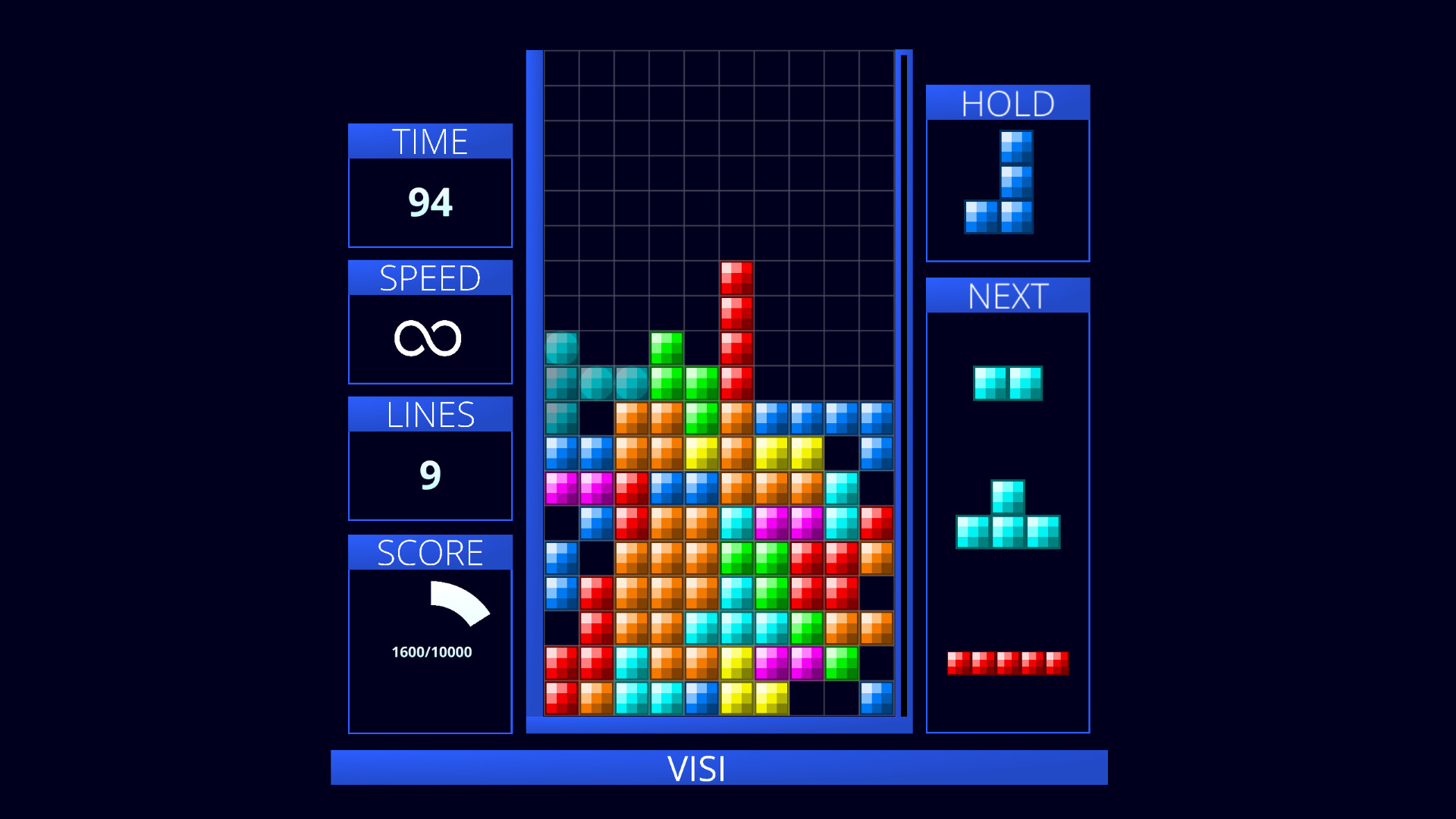Image resolution: width=1456 pixels, height=819 pixels.
Task: Expand the SCORE panel header
Action: [x=429, y=551]
